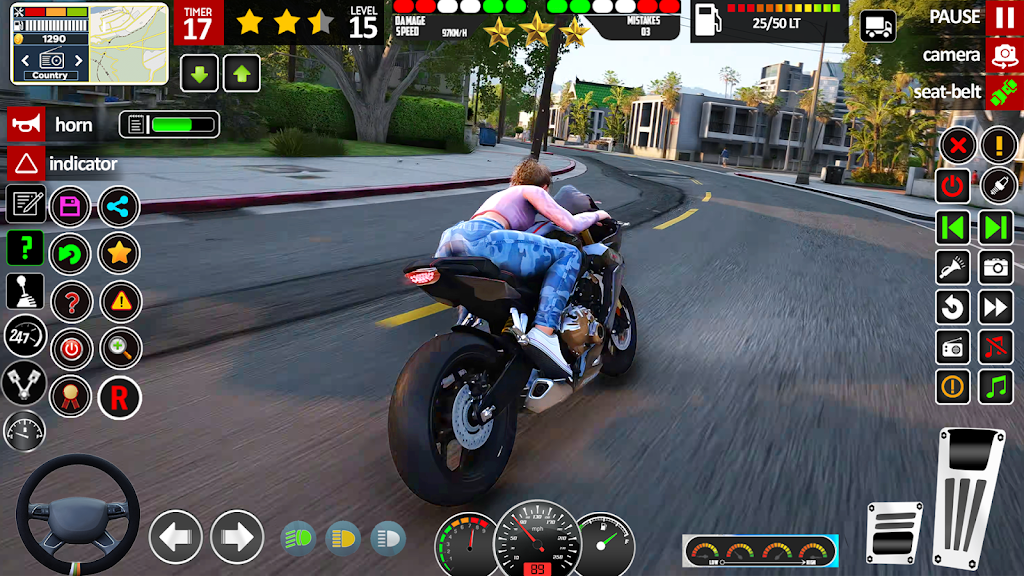Push the tall accelerator pedal
Image resolution: width=1024 pixels, height=576 pixels.
tap(968, 497)
